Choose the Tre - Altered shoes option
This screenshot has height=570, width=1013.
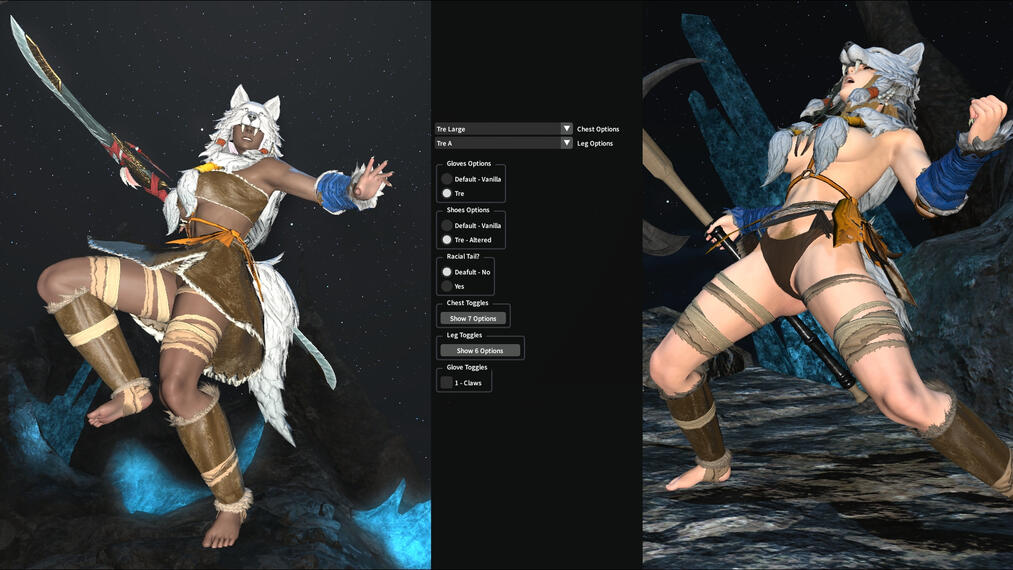click(x=447, y=240)
